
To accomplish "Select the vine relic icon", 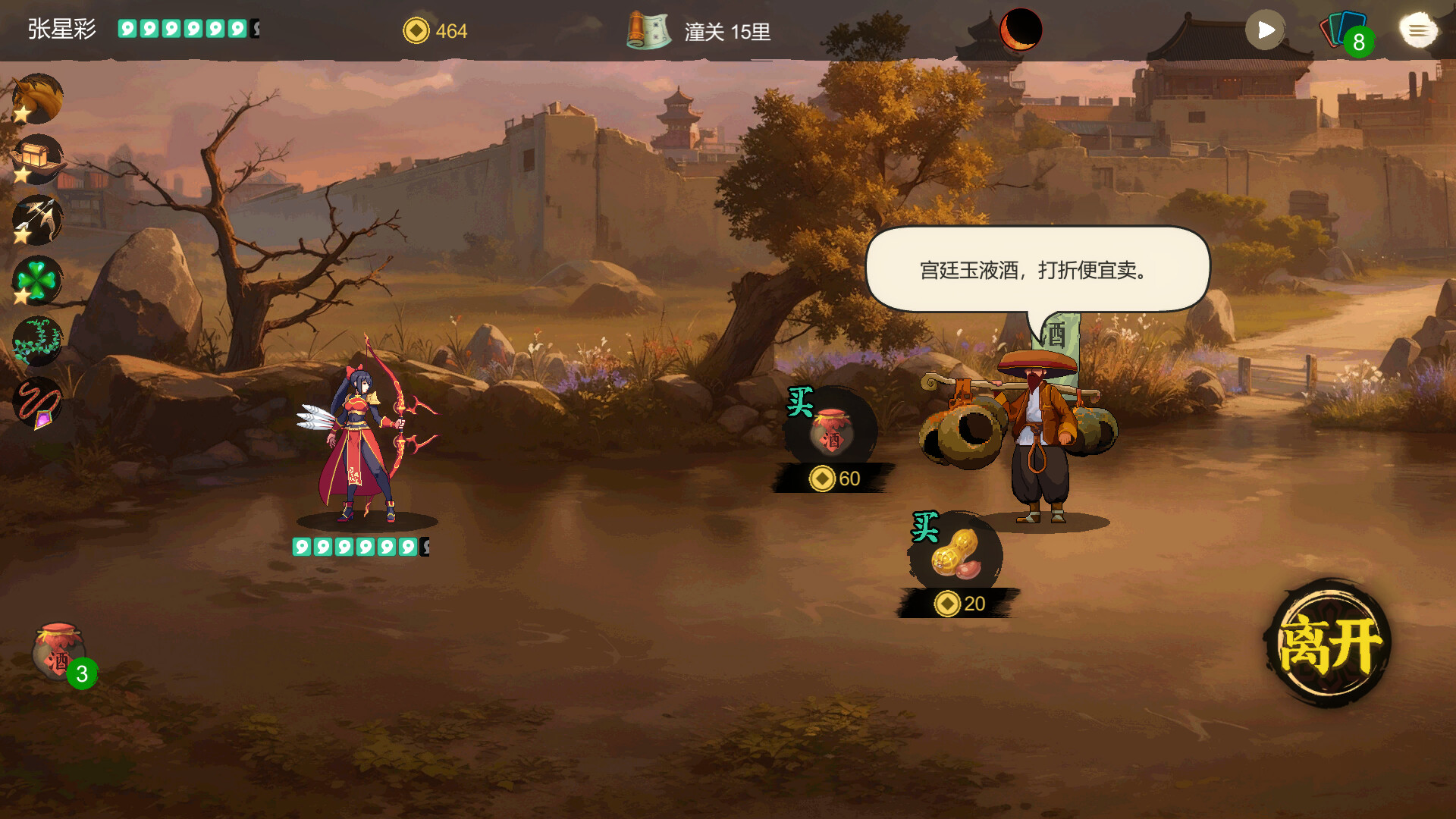I will (37, 340).
